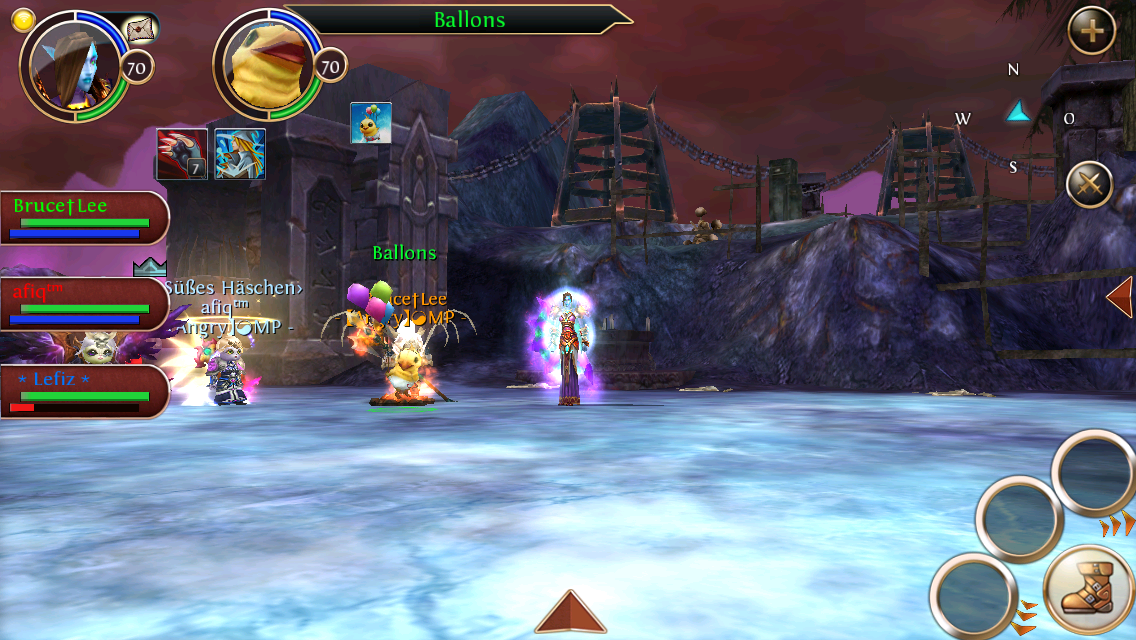Inspect the blue armored figure buff icon
The width and height of the screenshot is (1136, 640).
[x=240, y=154]
